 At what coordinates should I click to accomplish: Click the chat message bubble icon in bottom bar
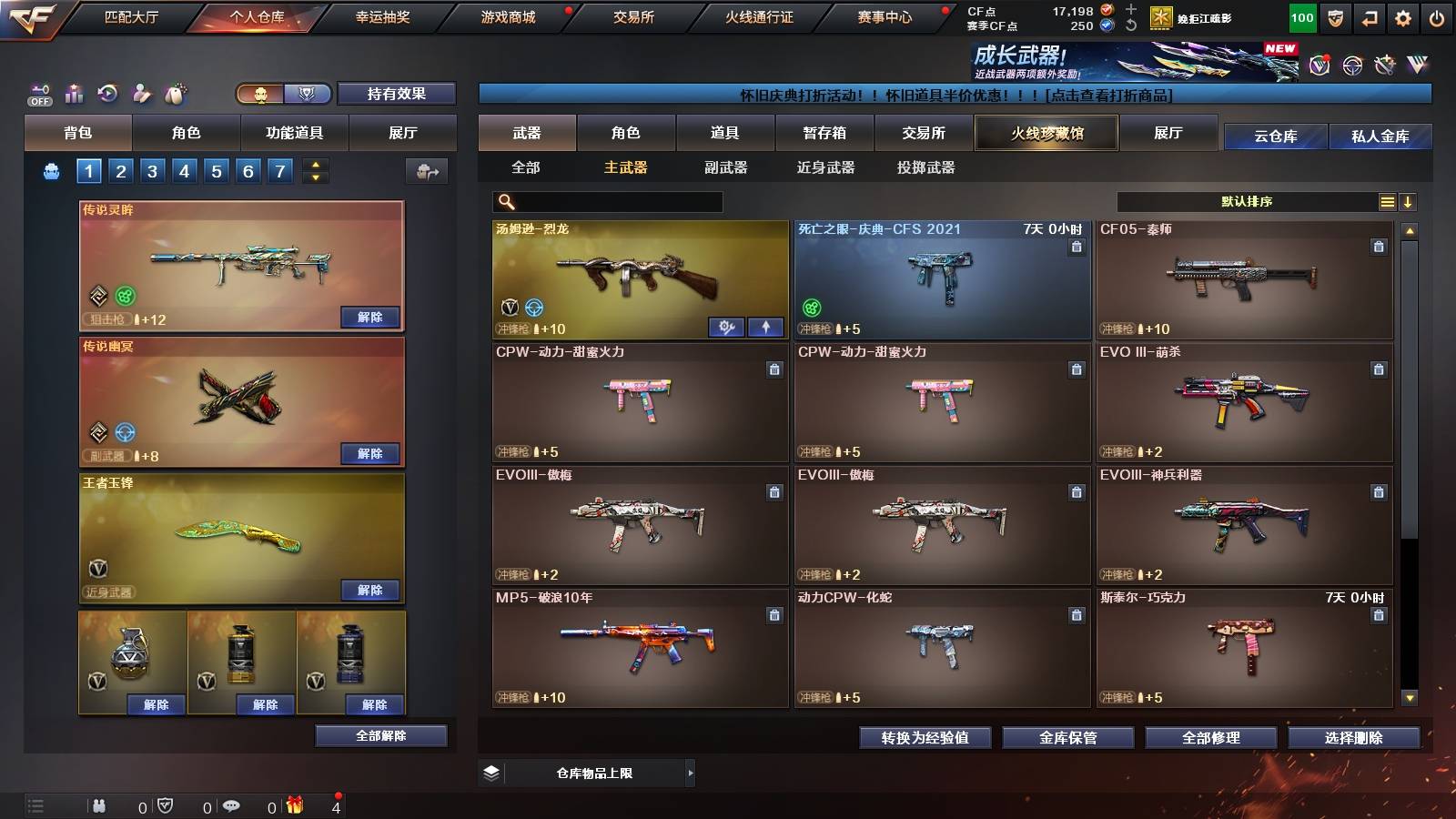[x=230, y=805]
